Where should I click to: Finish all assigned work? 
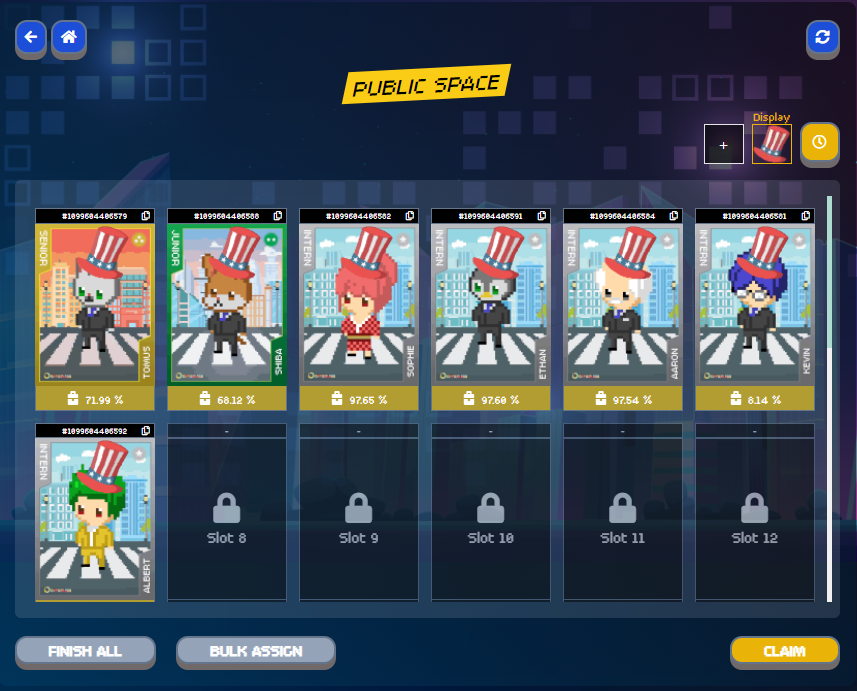pyautogui.click(x=85, y=651)
